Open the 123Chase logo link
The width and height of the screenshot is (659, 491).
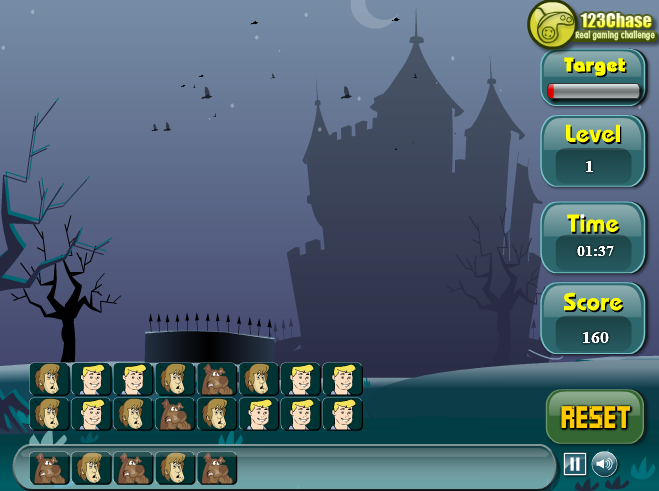pyautogui.click(x=592, y=25)
